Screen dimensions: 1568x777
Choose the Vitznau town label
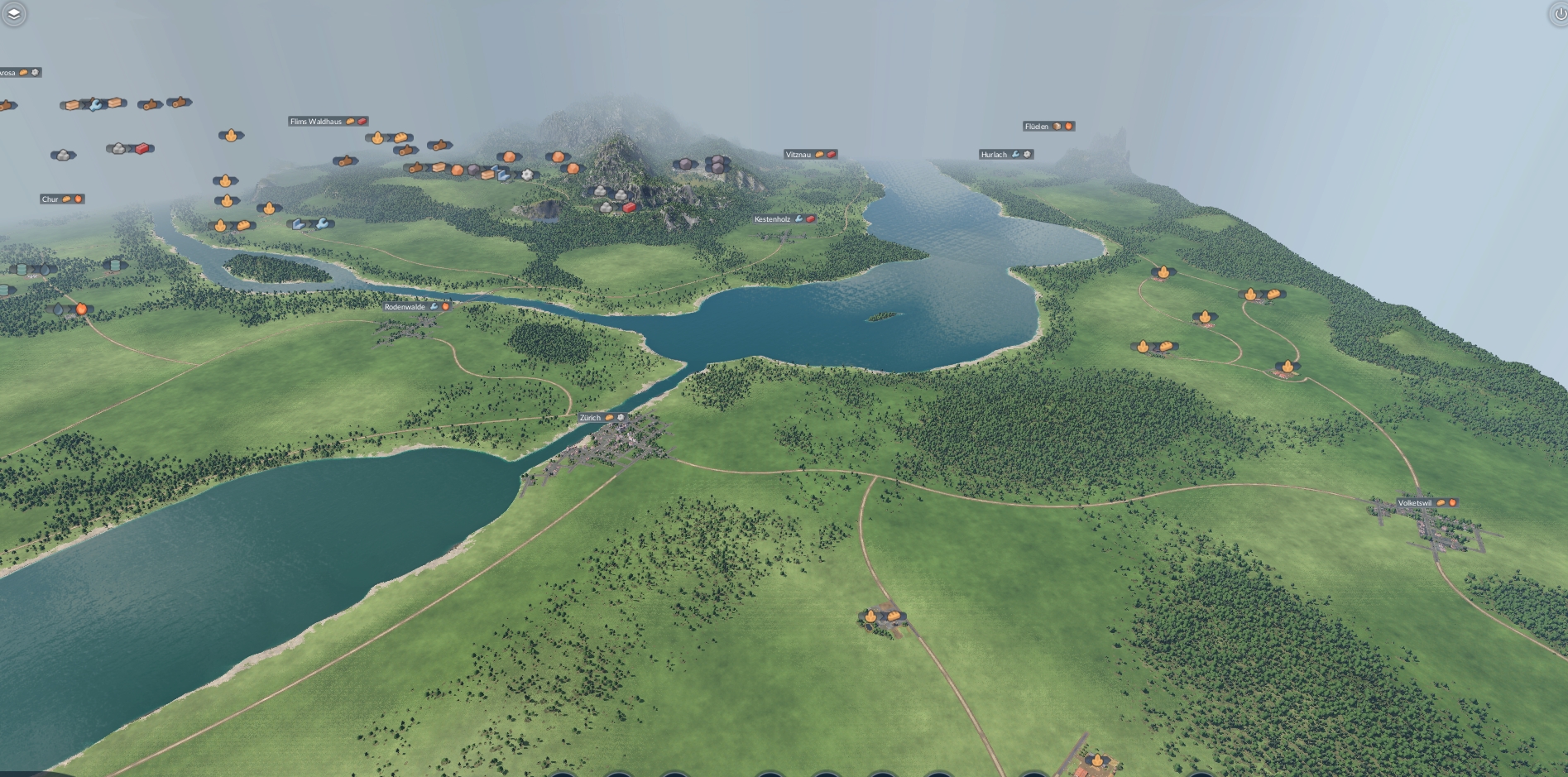tap(798, 155)
